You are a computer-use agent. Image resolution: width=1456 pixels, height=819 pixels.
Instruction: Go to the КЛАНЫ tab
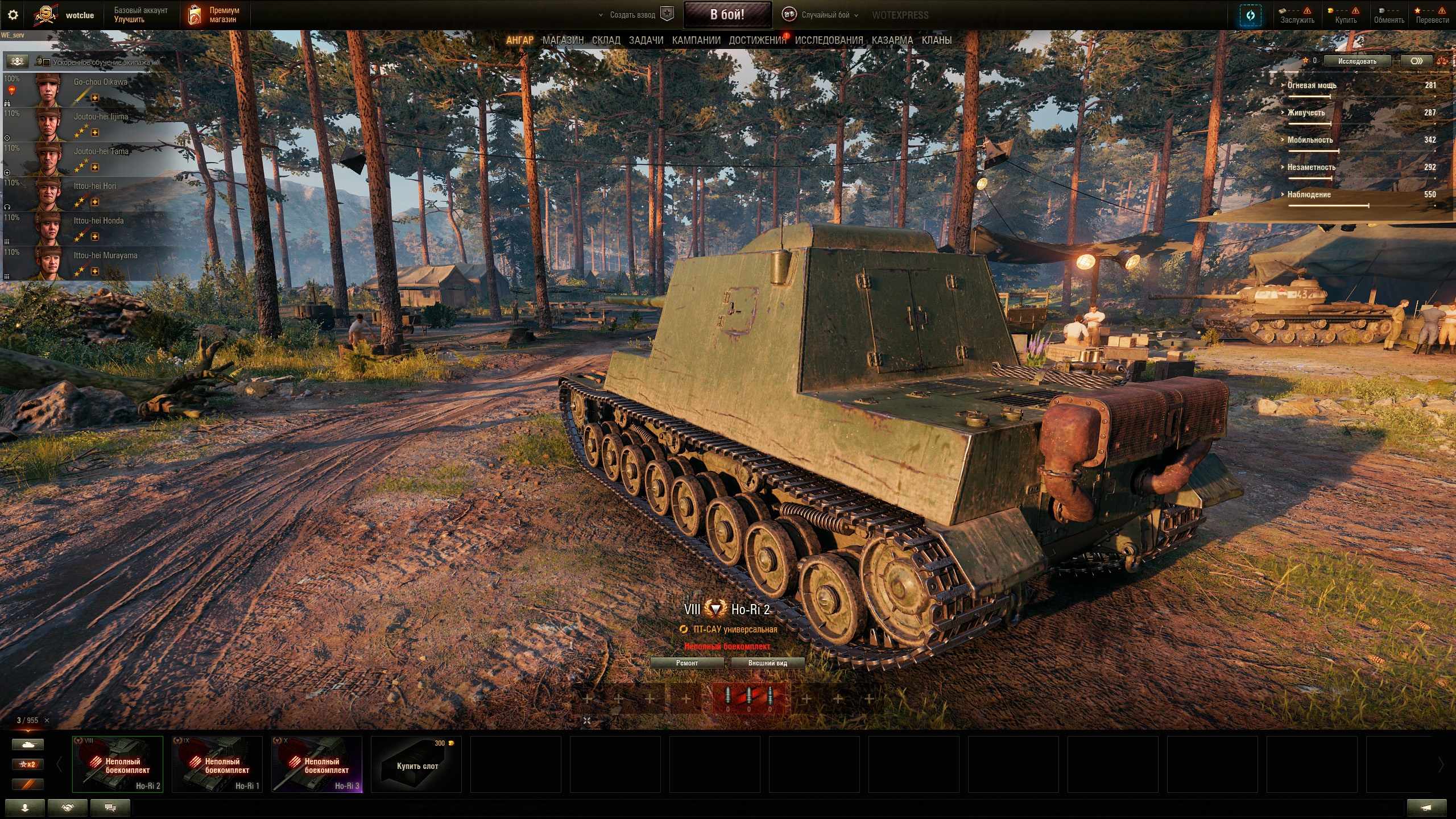pos(936,40)
